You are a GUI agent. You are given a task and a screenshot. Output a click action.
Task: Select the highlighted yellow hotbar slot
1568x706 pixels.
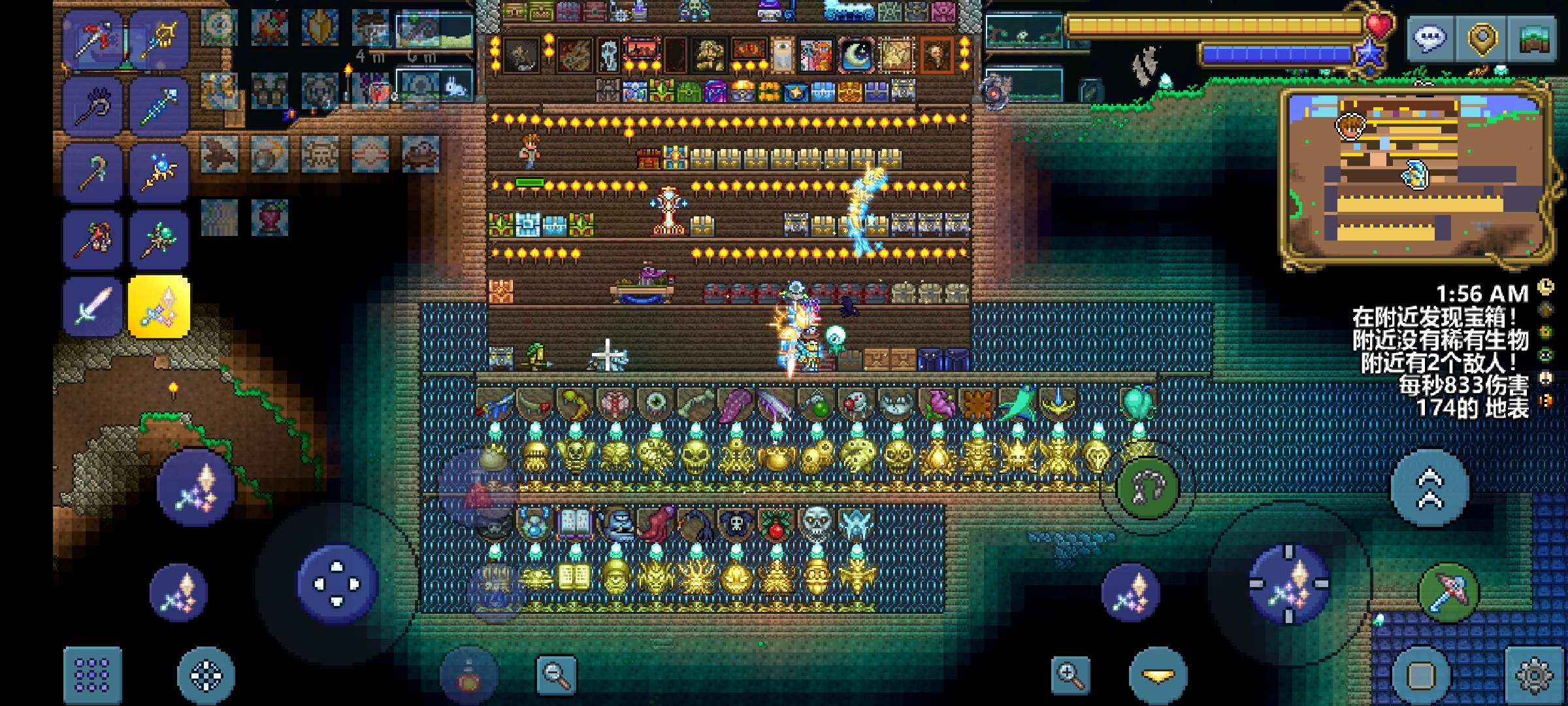(x=159, y=306)
